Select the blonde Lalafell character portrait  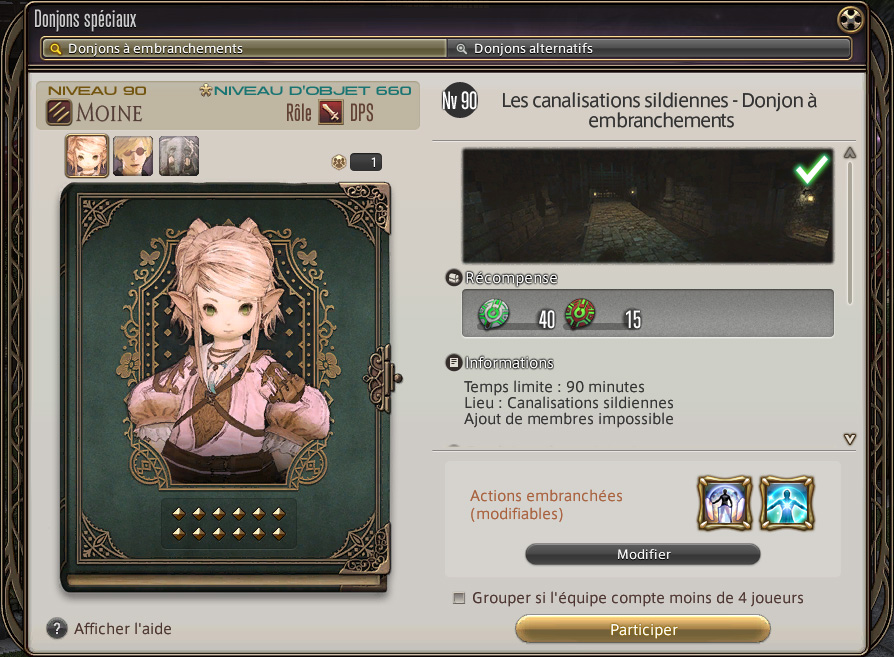click(x=87, y=156)
